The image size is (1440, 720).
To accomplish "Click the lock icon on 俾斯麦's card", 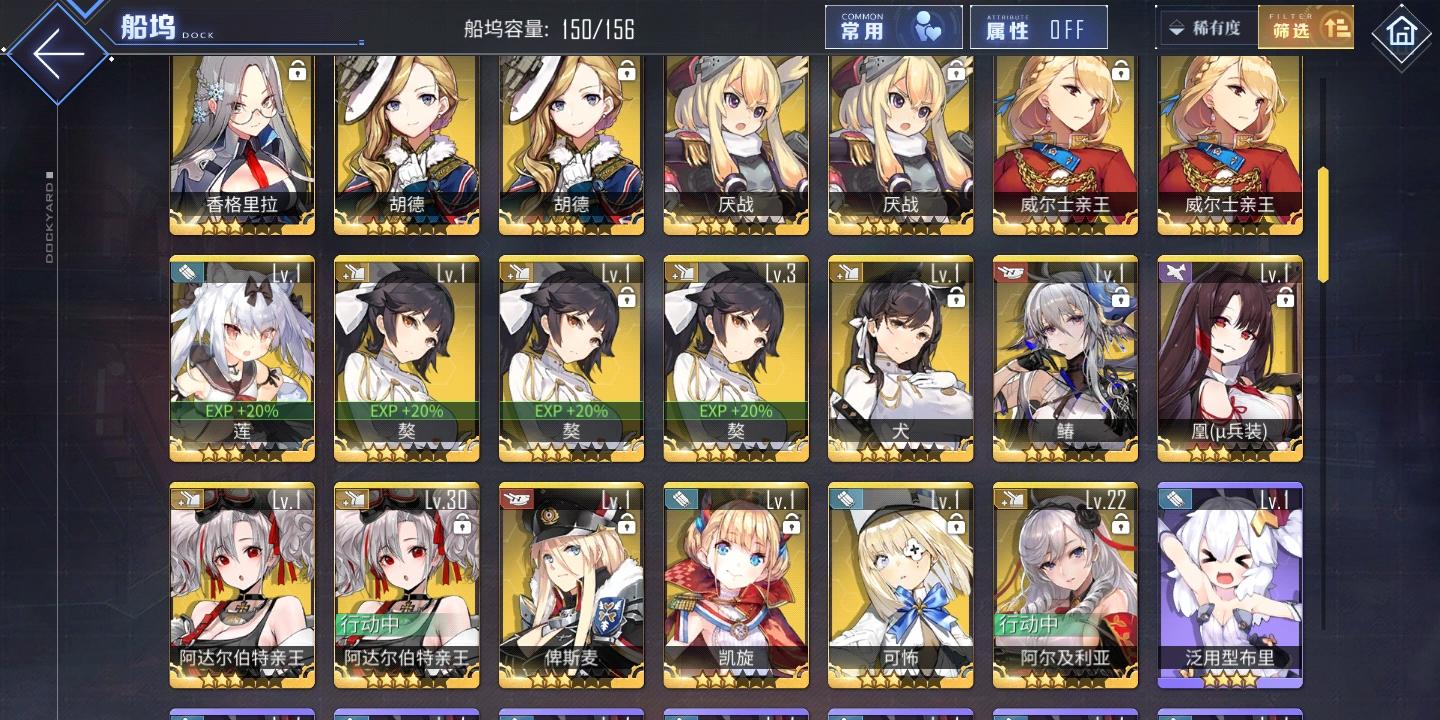I will pyautogui.click(x=626, y=525).
